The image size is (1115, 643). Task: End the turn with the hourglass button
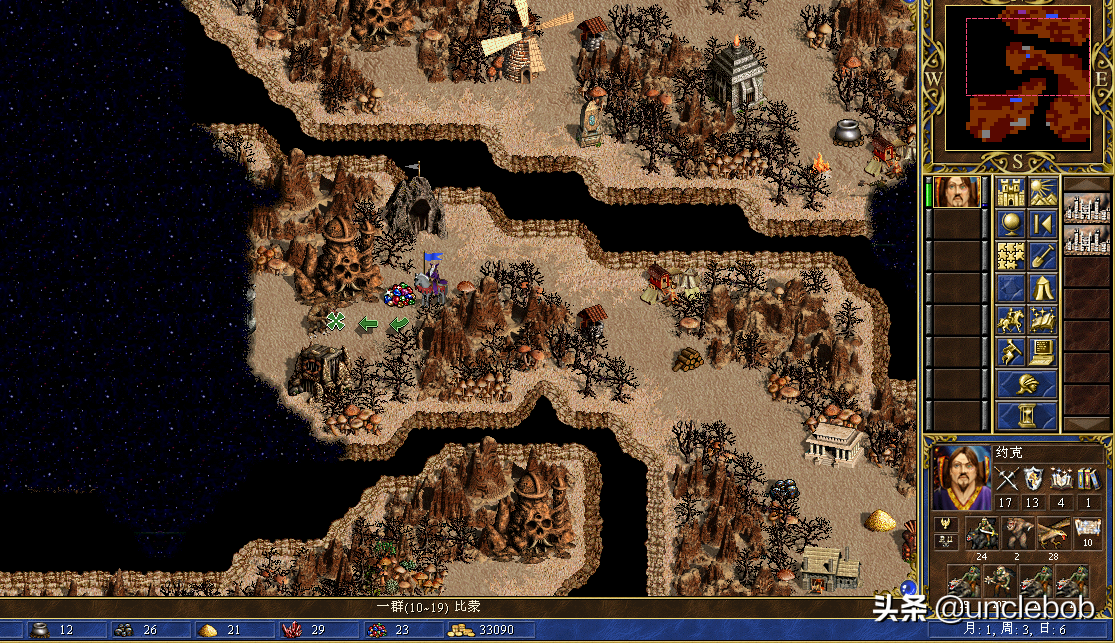pos(1027,415)
